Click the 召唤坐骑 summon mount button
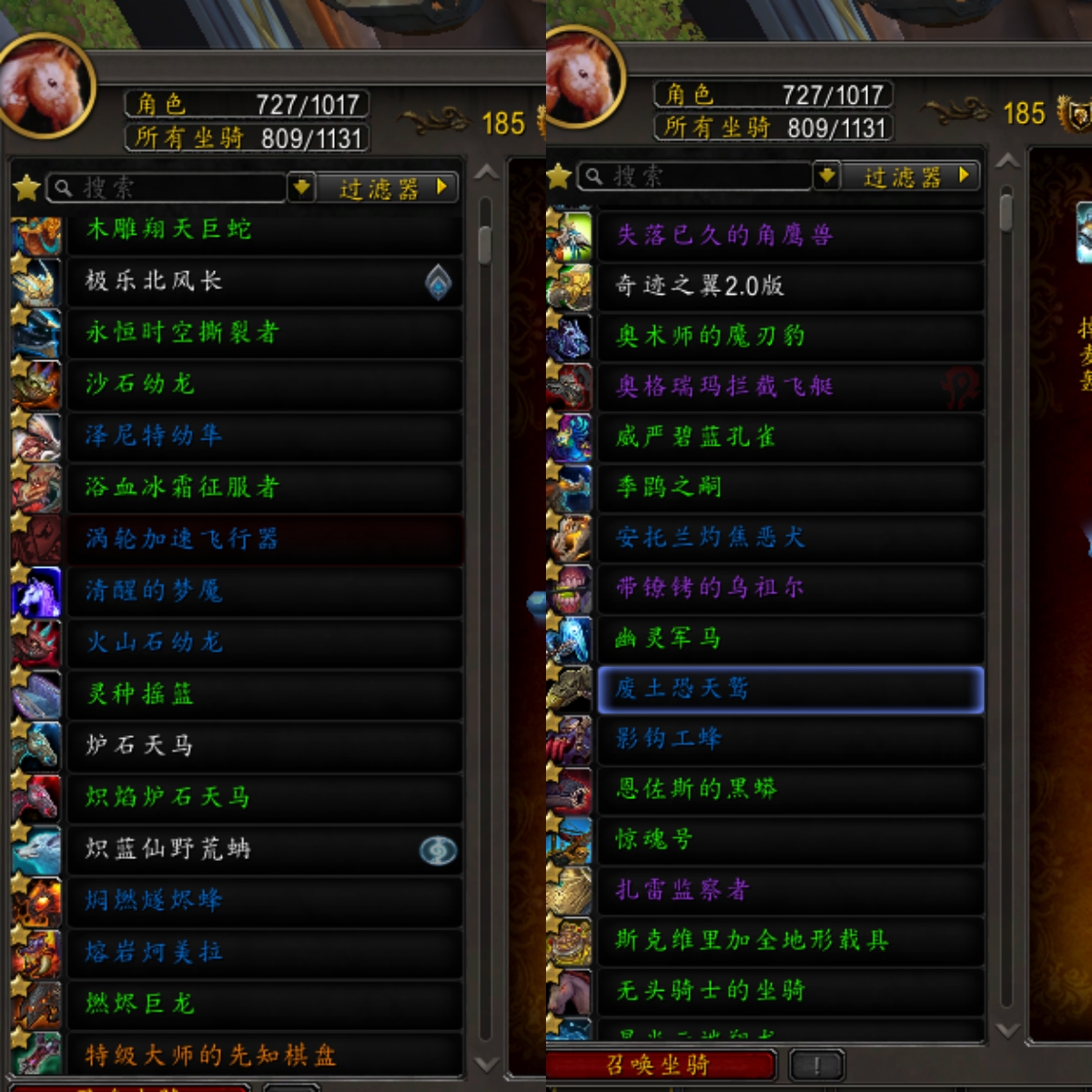1092x1092 pixels. click(660, 1064)
